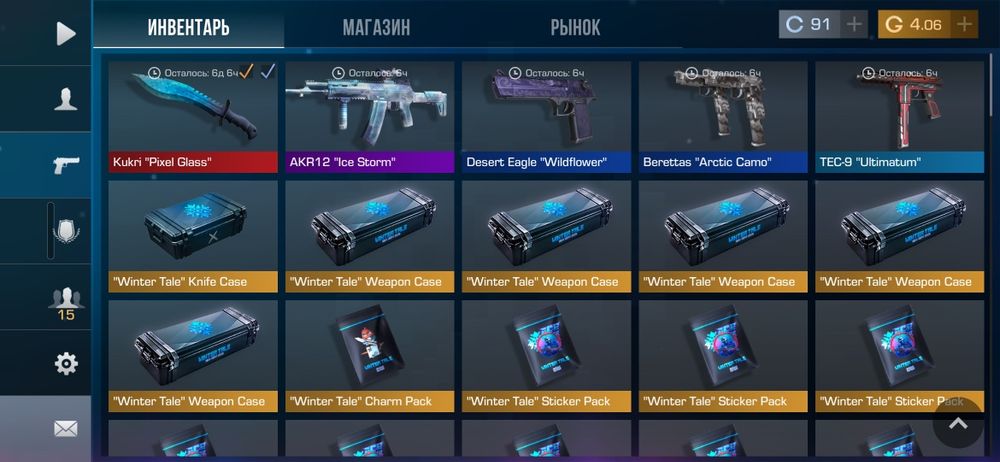Add more silver currency with plus button
1000x462 pixels.
(853, 25)
